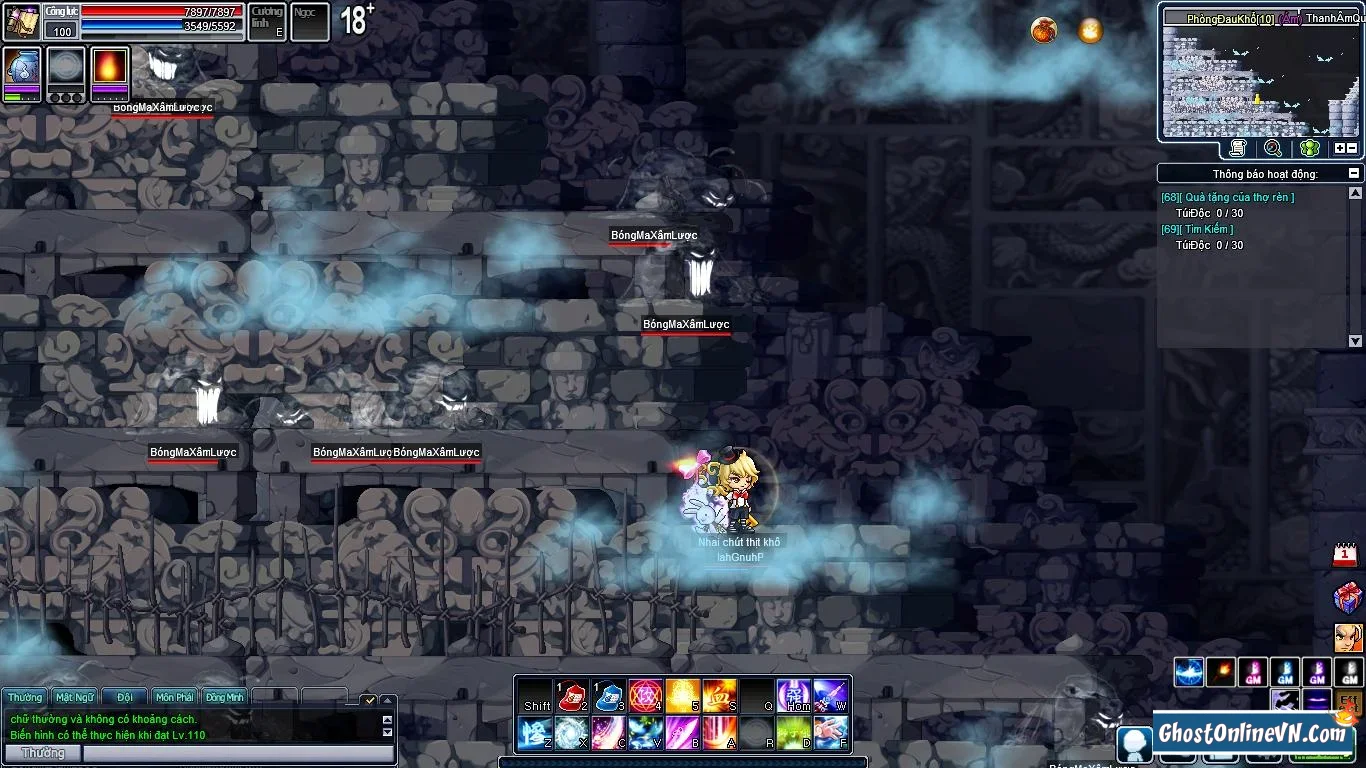Use the blue potion pouch in the hotbar
Screen dimensions: 1366x768
608,695
